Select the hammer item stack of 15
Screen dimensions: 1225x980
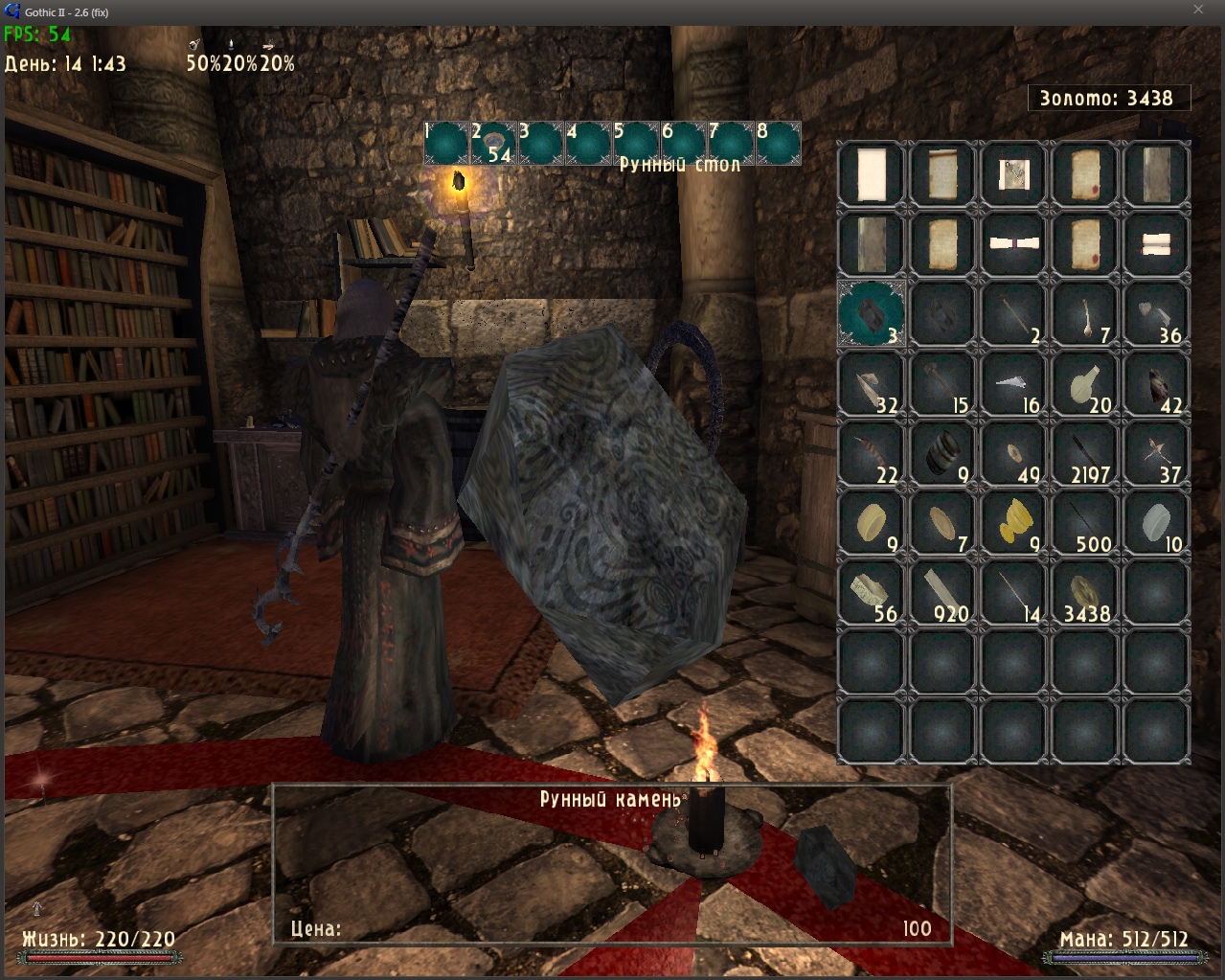[941, 383]
